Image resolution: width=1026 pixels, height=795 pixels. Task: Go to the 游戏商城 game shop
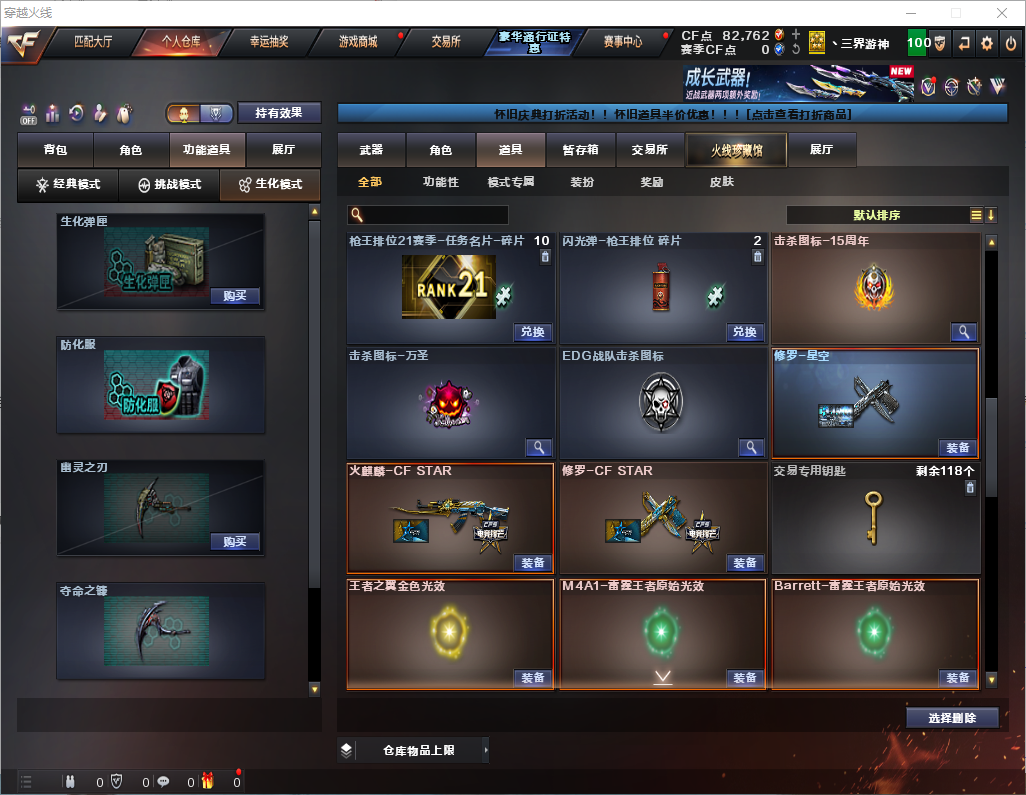pos(358,42)
